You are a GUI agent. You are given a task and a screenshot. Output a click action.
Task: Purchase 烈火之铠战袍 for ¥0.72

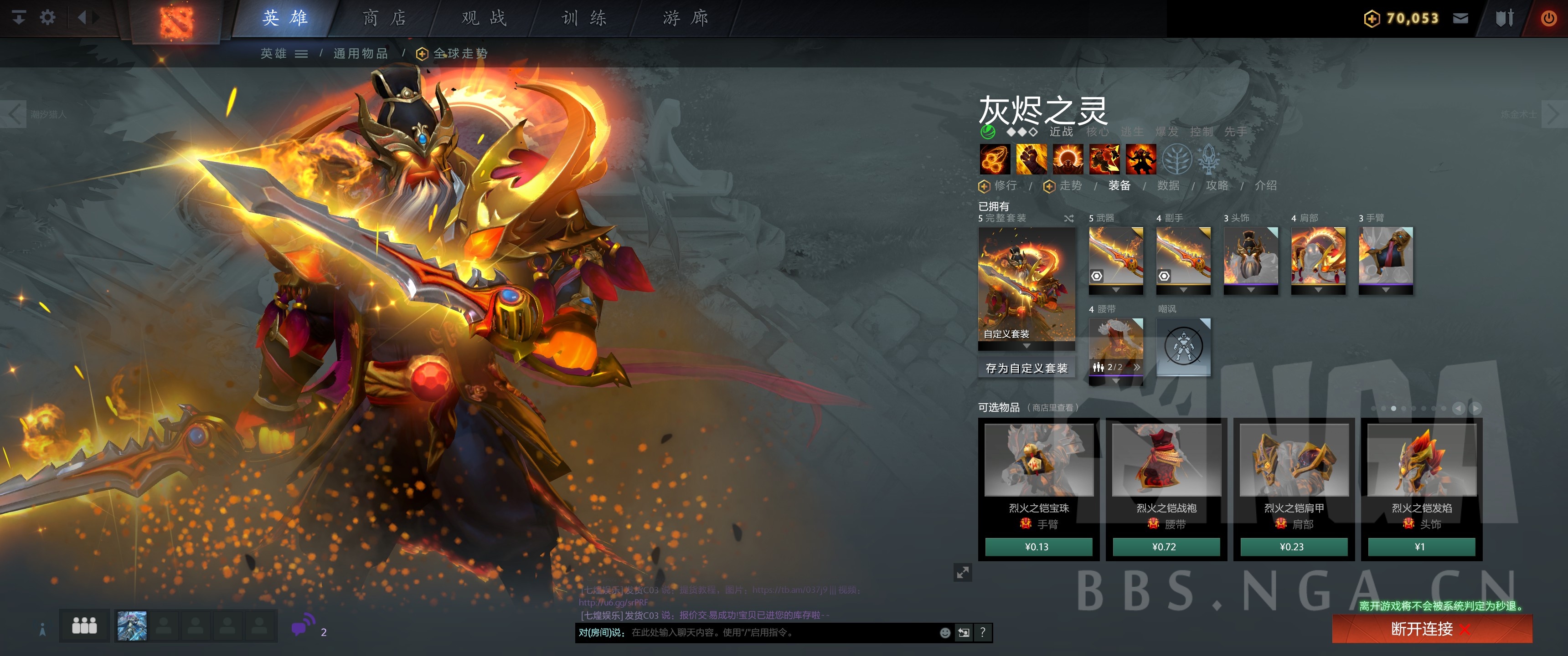[1166, 547]
